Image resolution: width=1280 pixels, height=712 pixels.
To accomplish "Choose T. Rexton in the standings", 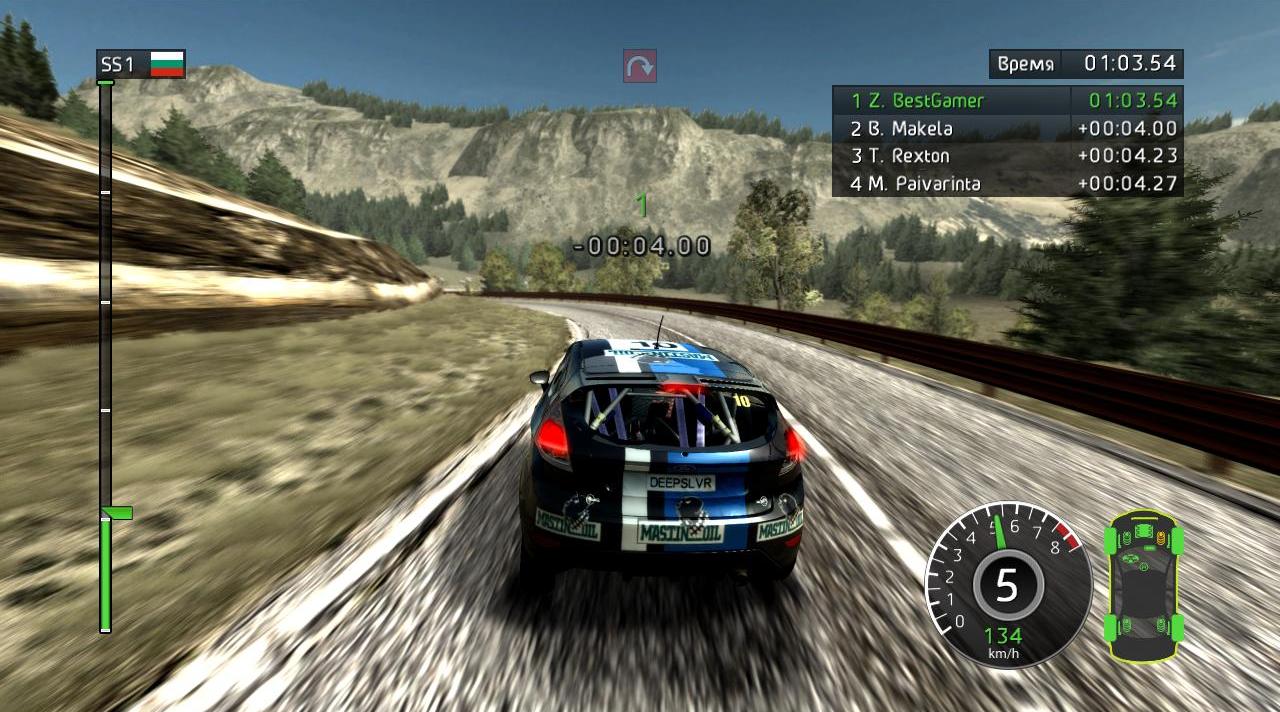I will 1007,156.
